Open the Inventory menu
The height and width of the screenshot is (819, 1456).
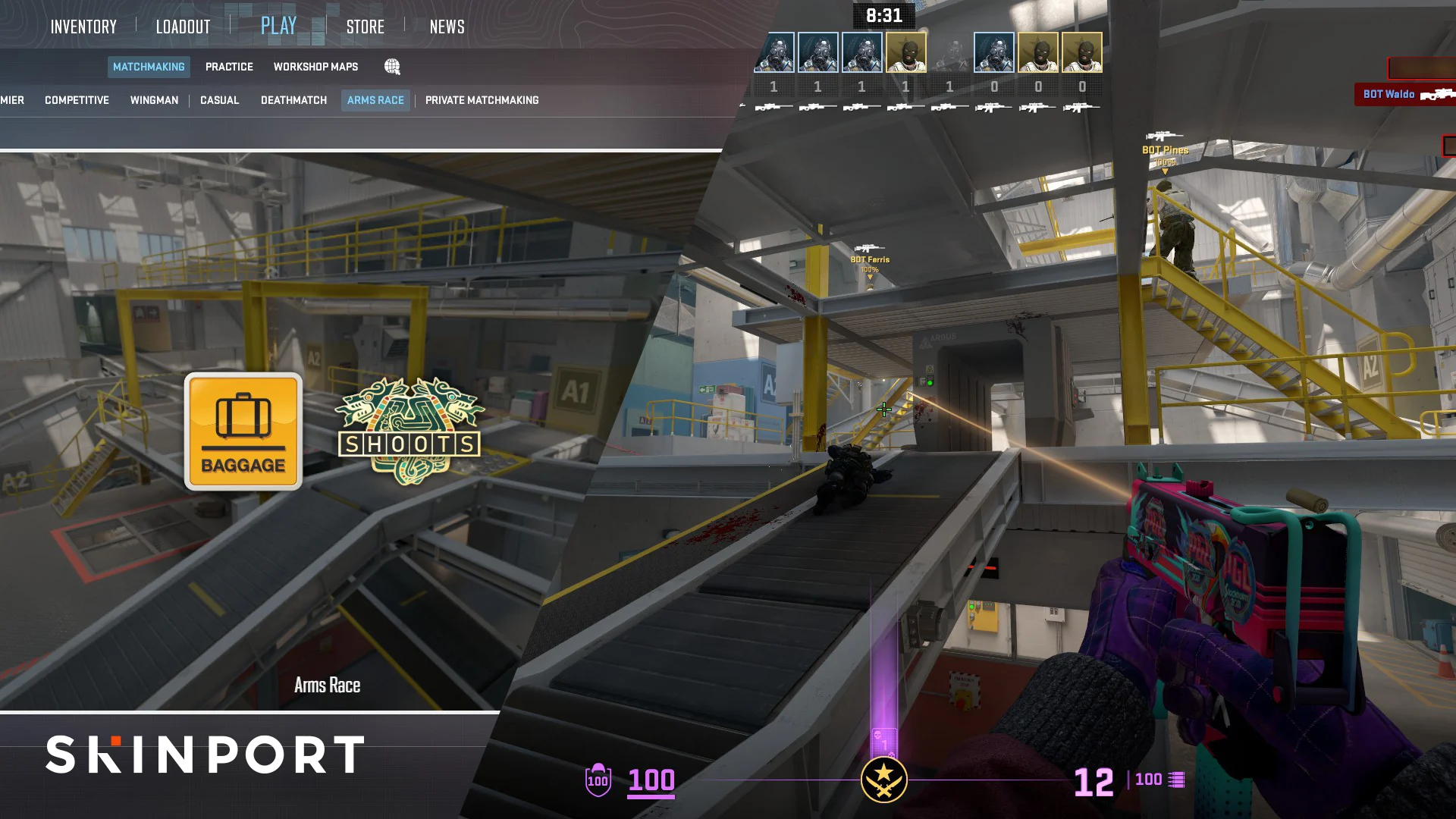tap(83, 27)
